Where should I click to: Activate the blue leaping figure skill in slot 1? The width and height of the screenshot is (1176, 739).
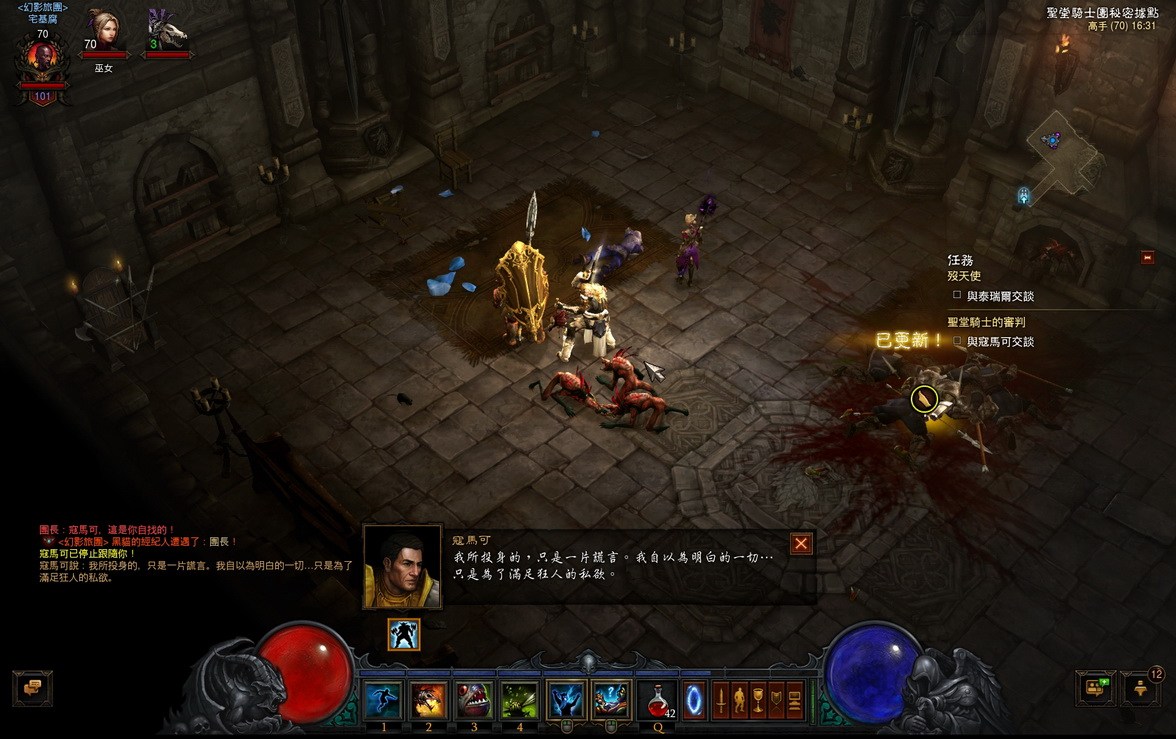click(x=383, y=699)
